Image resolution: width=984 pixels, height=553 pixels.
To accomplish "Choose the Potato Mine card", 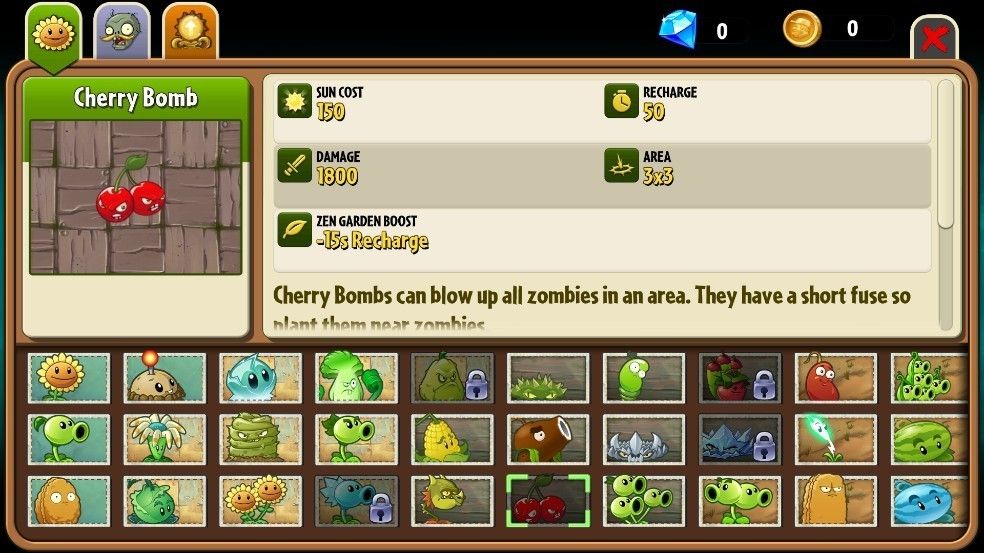I will point(164,378).
